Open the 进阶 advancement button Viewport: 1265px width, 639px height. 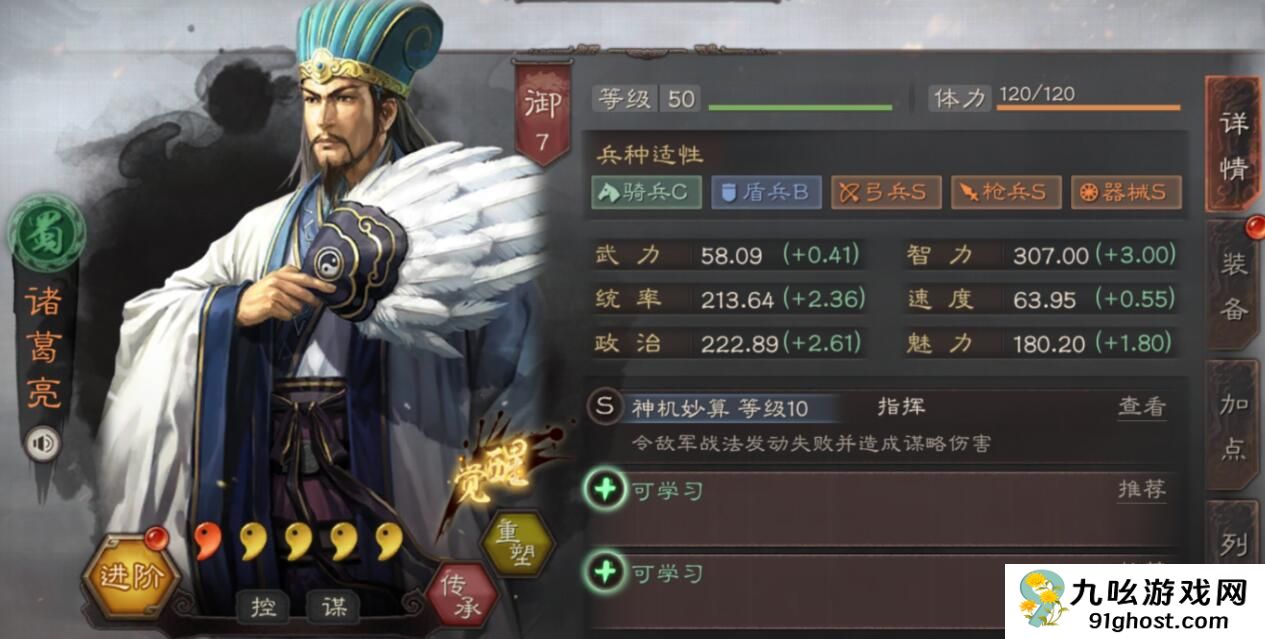tap(130, 576)
